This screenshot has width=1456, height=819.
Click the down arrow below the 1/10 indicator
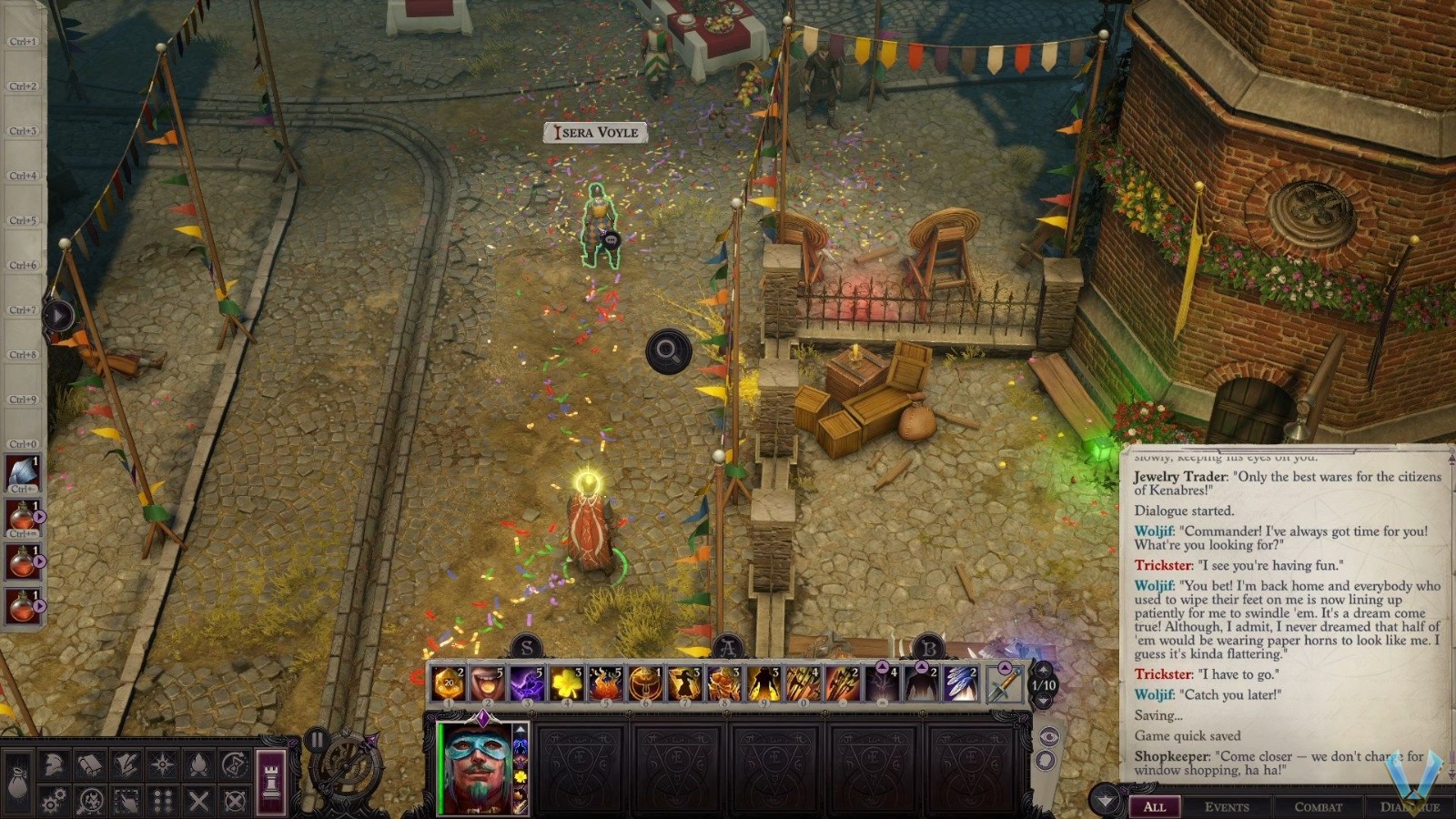tap(1044, 701)
